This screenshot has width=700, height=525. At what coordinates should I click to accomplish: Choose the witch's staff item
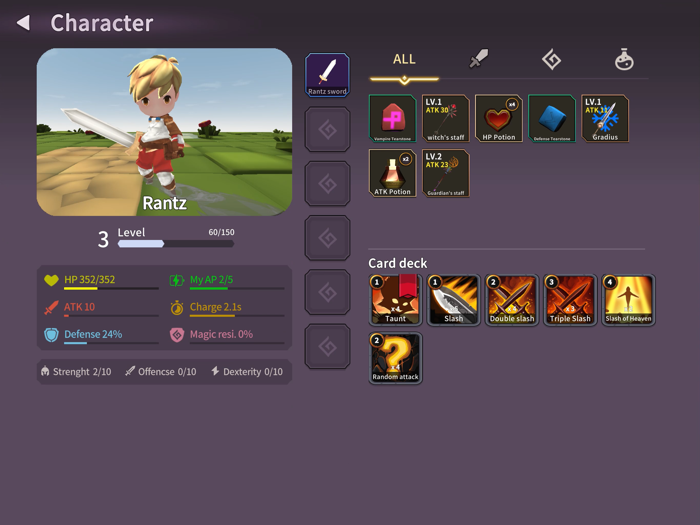pyautogui.click(x=446, y=119)
